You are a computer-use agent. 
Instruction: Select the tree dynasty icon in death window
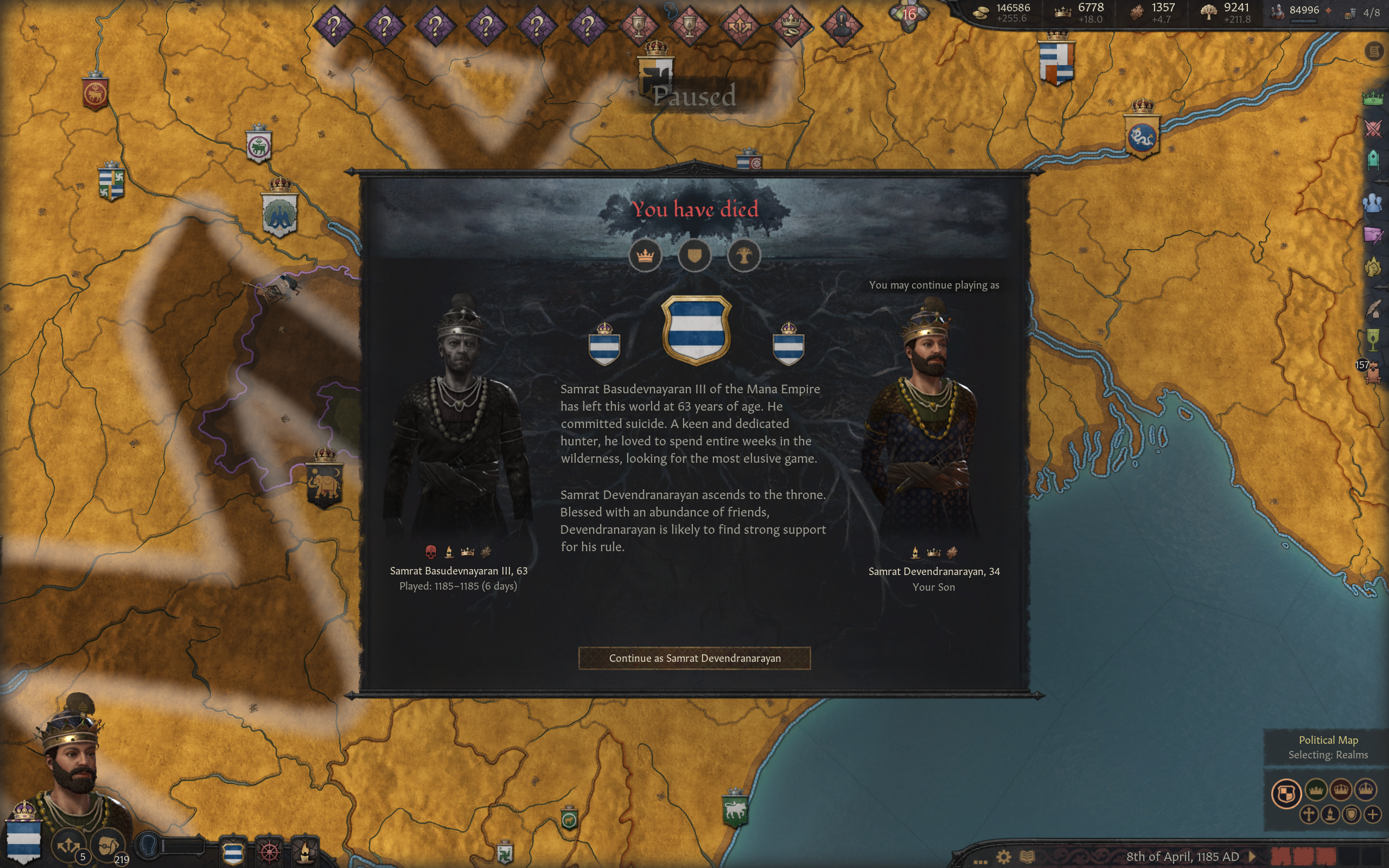pos(744,256)
